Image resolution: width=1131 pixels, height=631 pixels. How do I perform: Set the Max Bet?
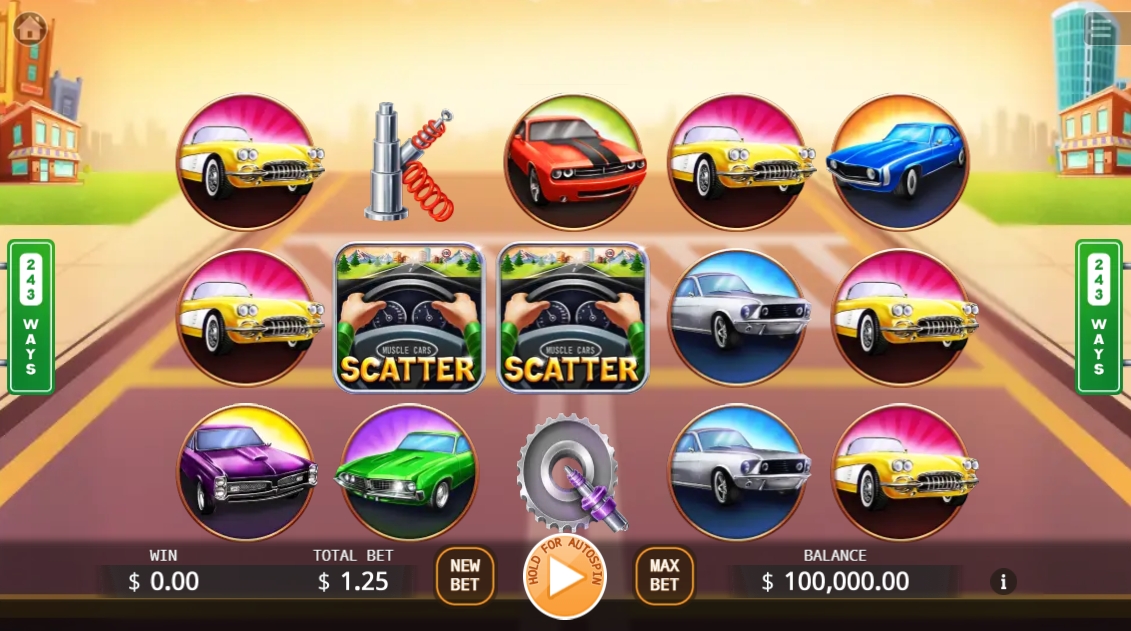tap(664, 576)
